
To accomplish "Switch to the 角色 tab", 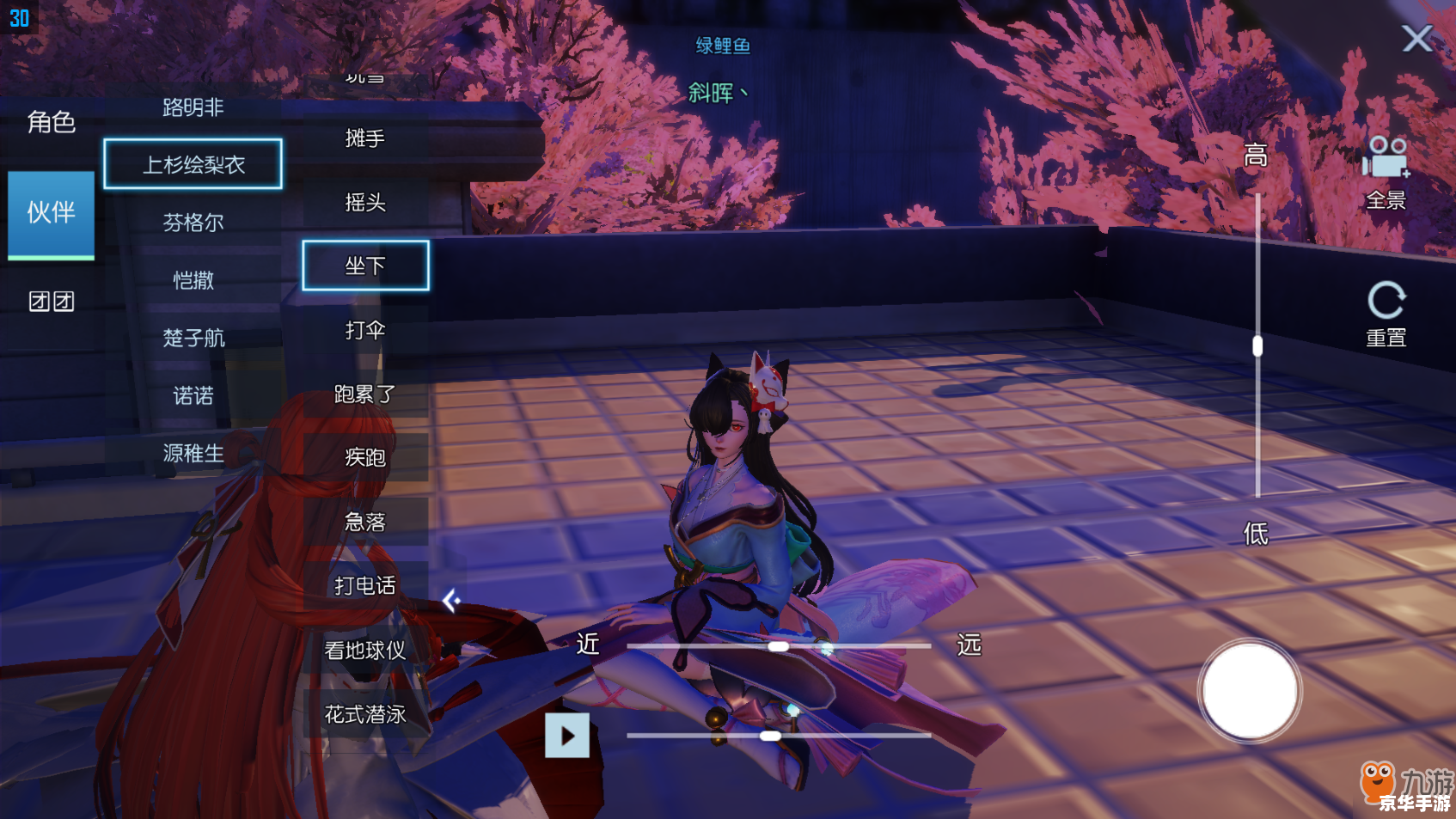I will [x=52, y=123].
